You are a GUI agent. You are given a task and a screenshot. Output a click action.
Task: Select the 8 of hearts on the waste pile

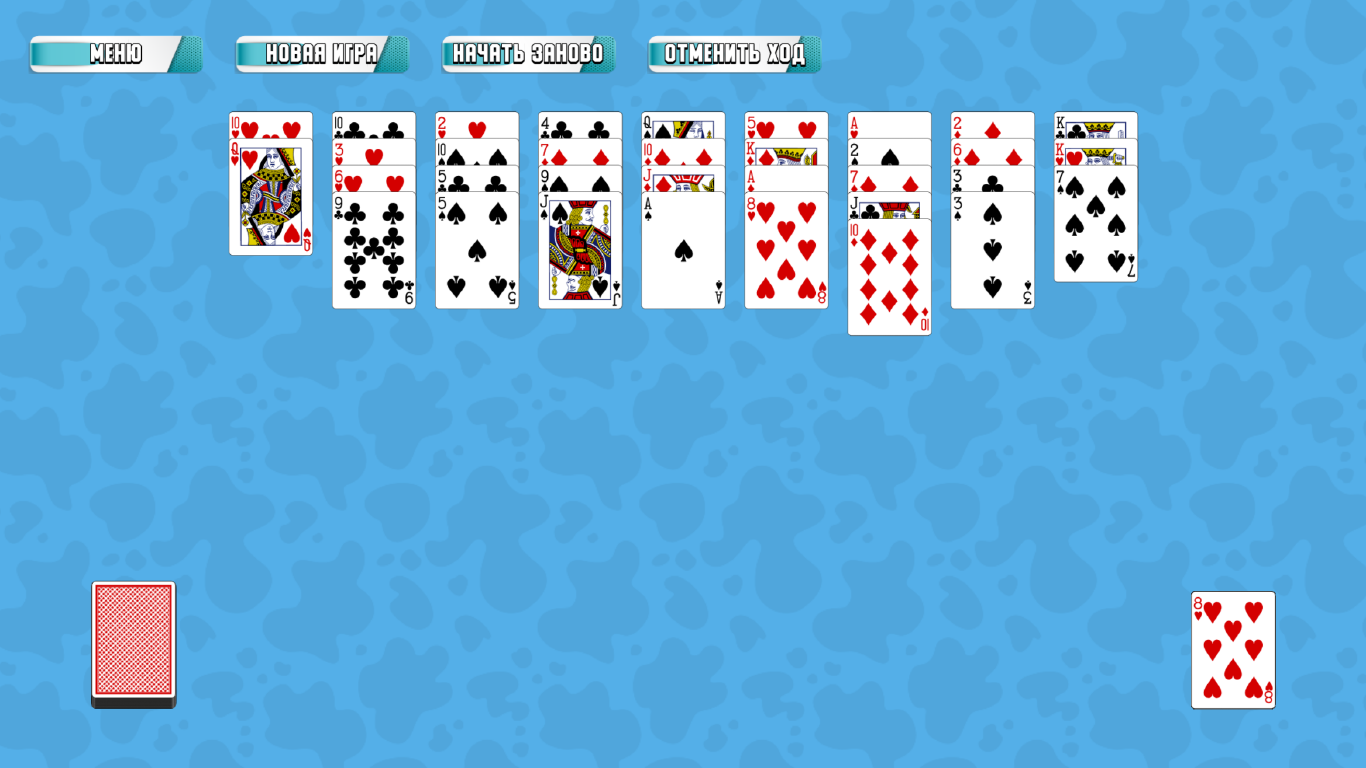(1233, 648)
